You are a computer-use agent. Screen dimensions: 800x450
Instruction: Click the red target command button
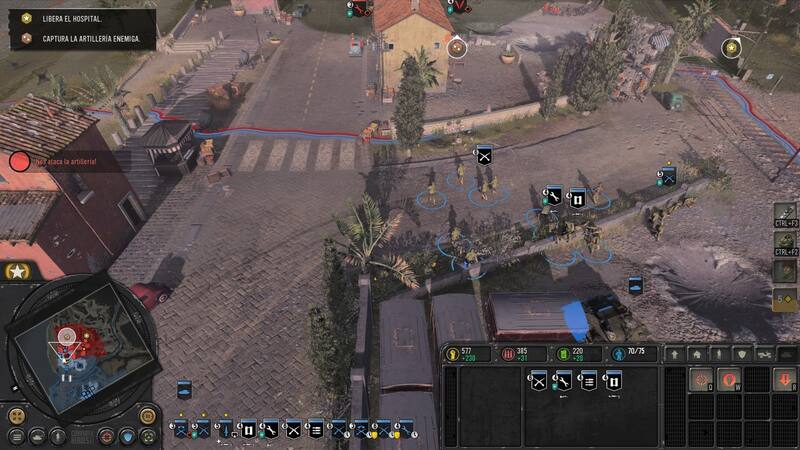click(x=702, y=380)
